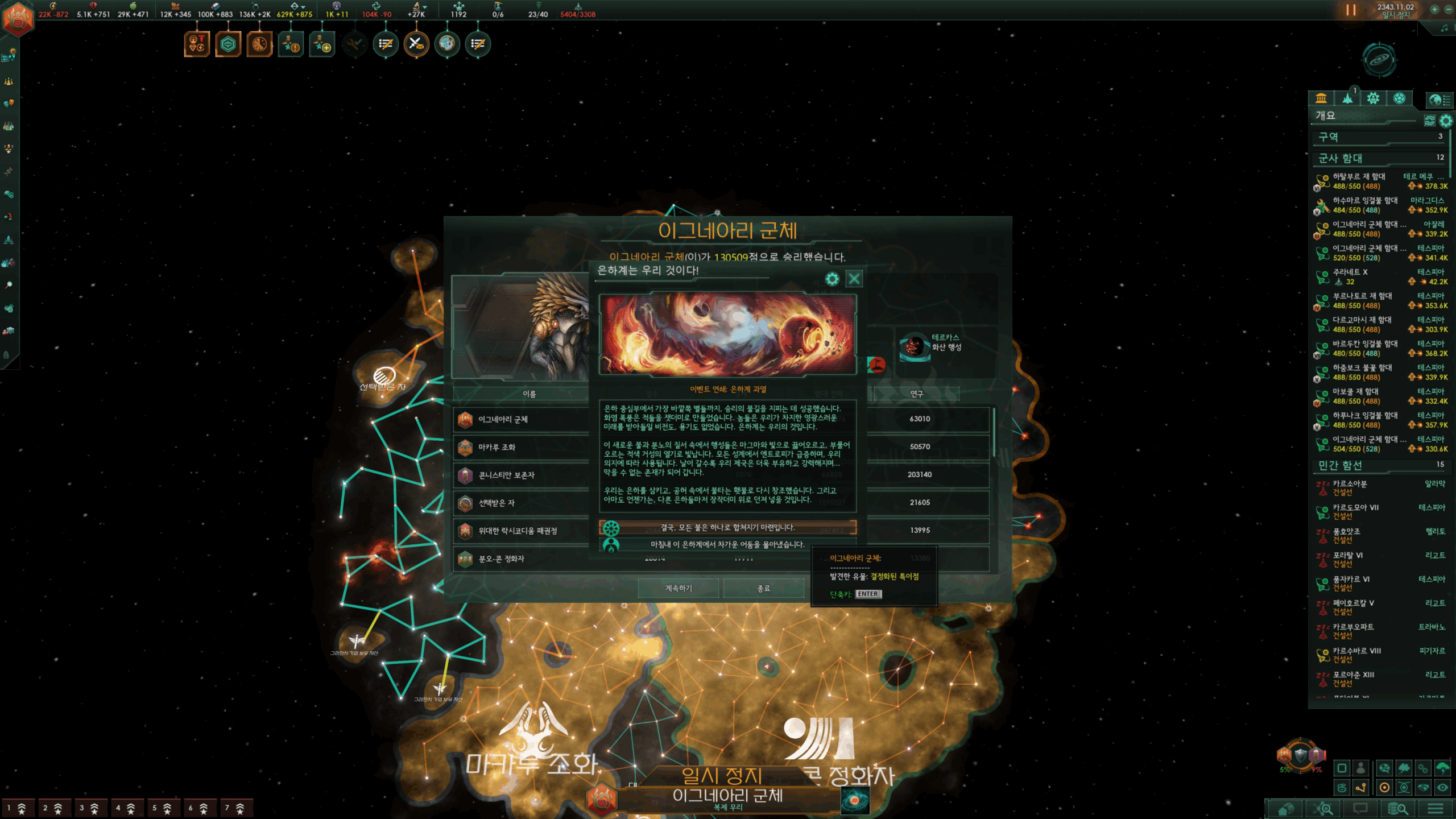Select the 위대한 락시코디움 패권정 row
Screen dimensions: 1456x819
(520, 531)
